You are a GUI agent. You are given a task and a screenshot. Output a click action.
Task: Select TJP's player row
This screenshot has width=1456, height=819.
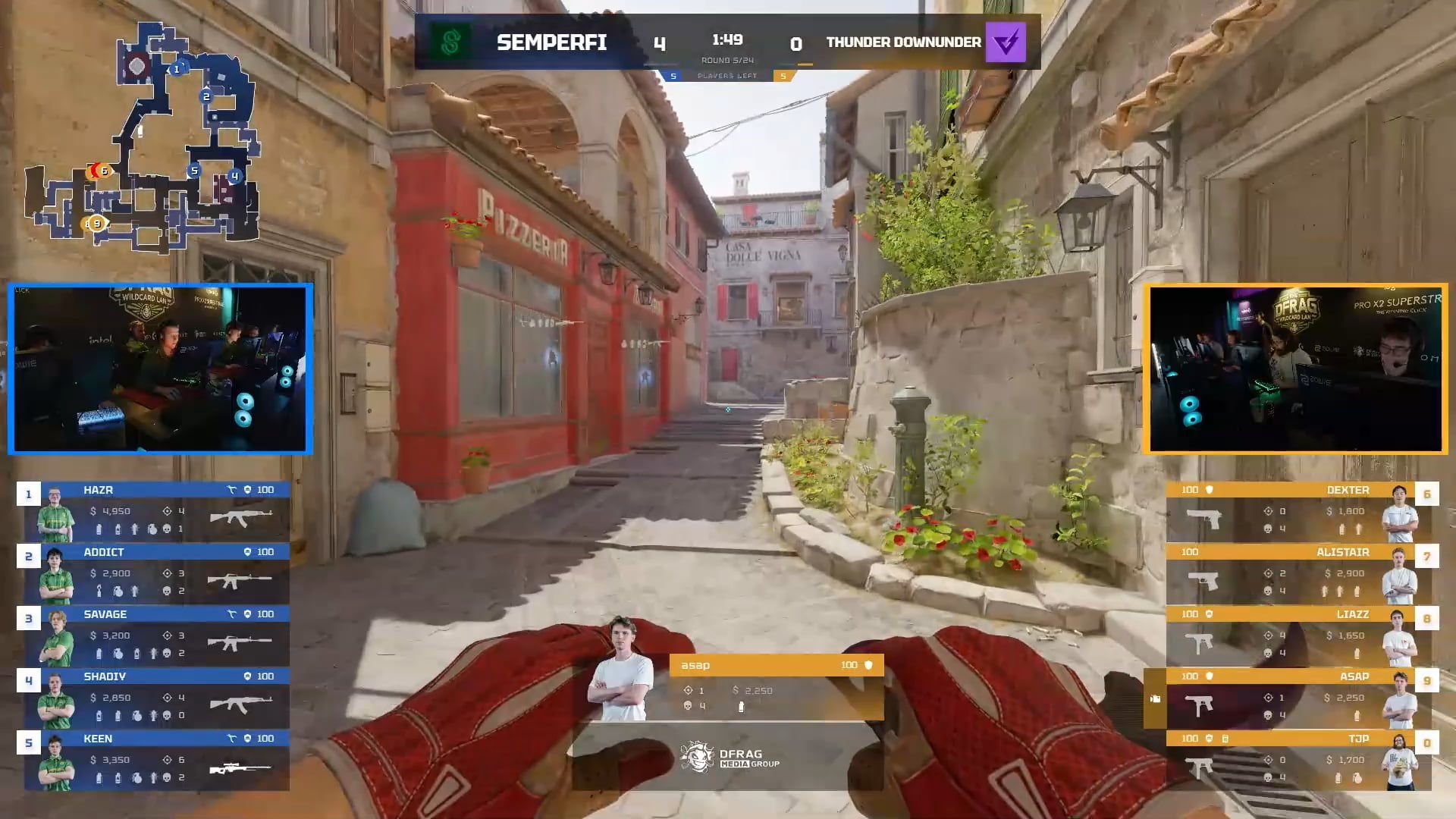[1298, 760]
